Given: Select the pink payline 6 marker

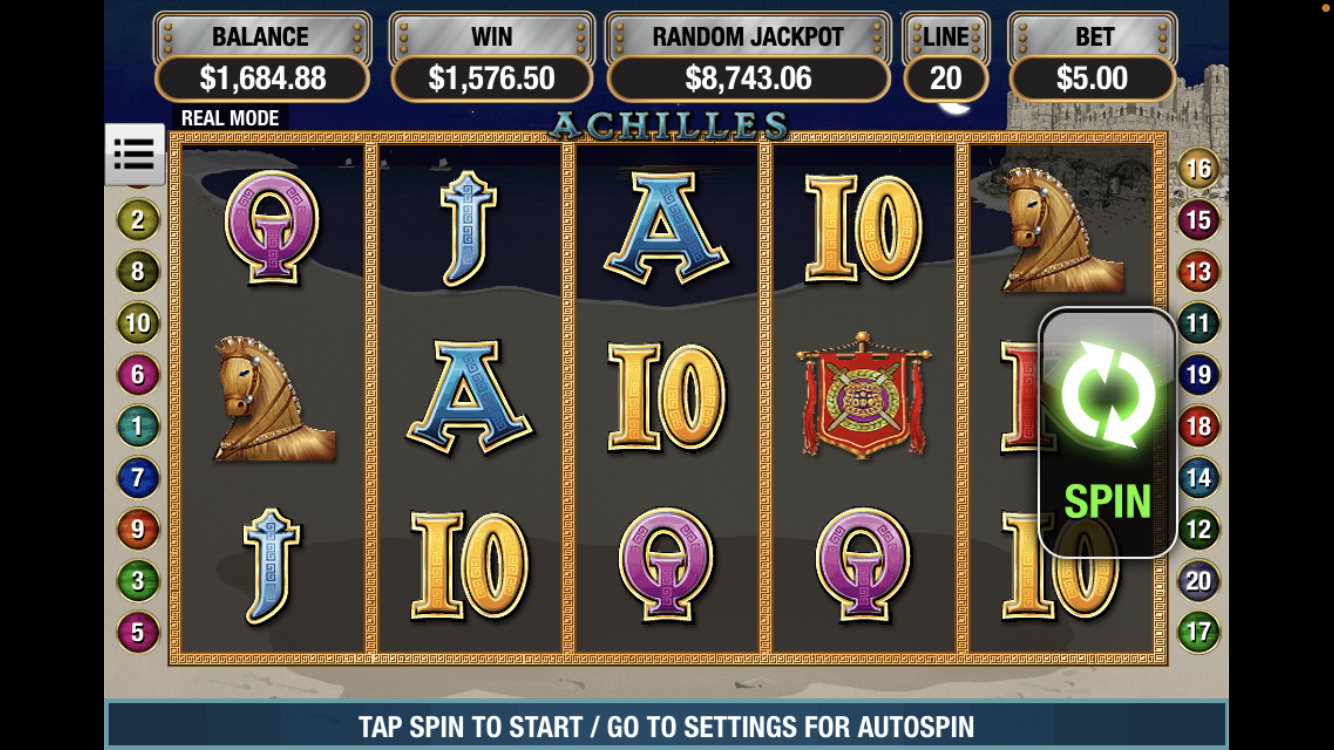Looking at the screenshot, I should coord(138,375).
